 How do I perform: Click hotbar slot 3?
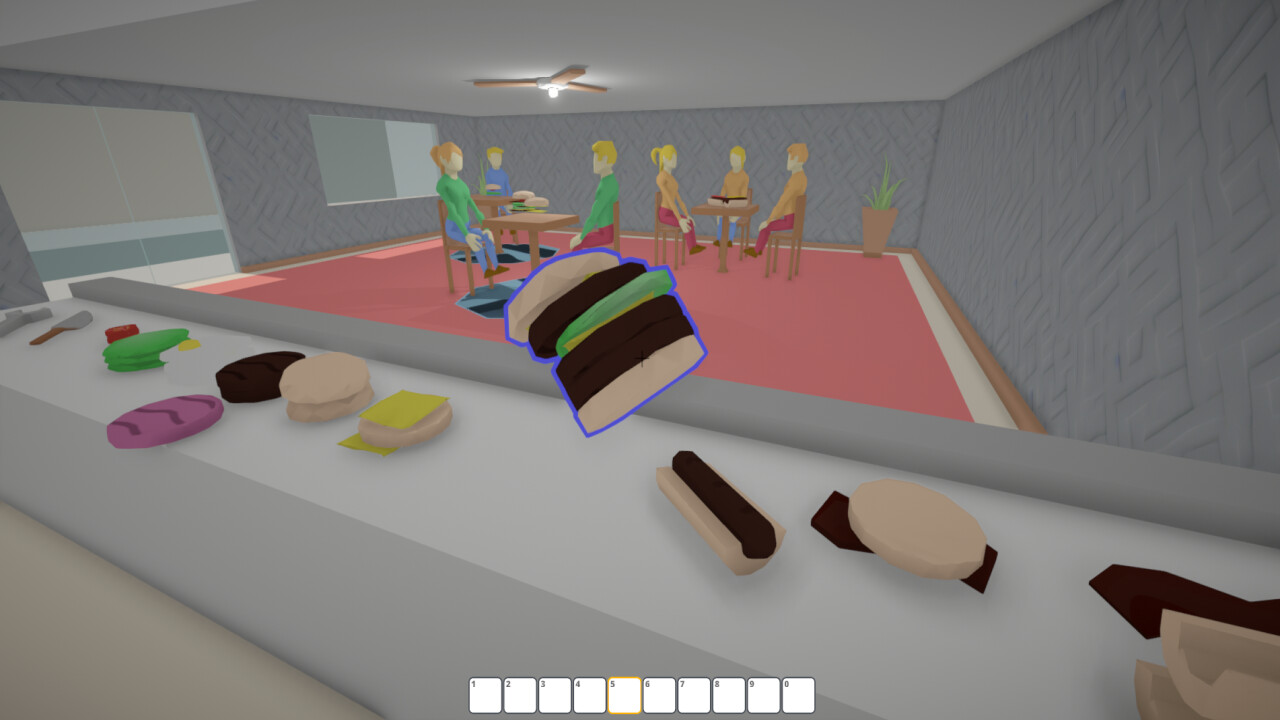pyautogui.click(x=554, y=692)
